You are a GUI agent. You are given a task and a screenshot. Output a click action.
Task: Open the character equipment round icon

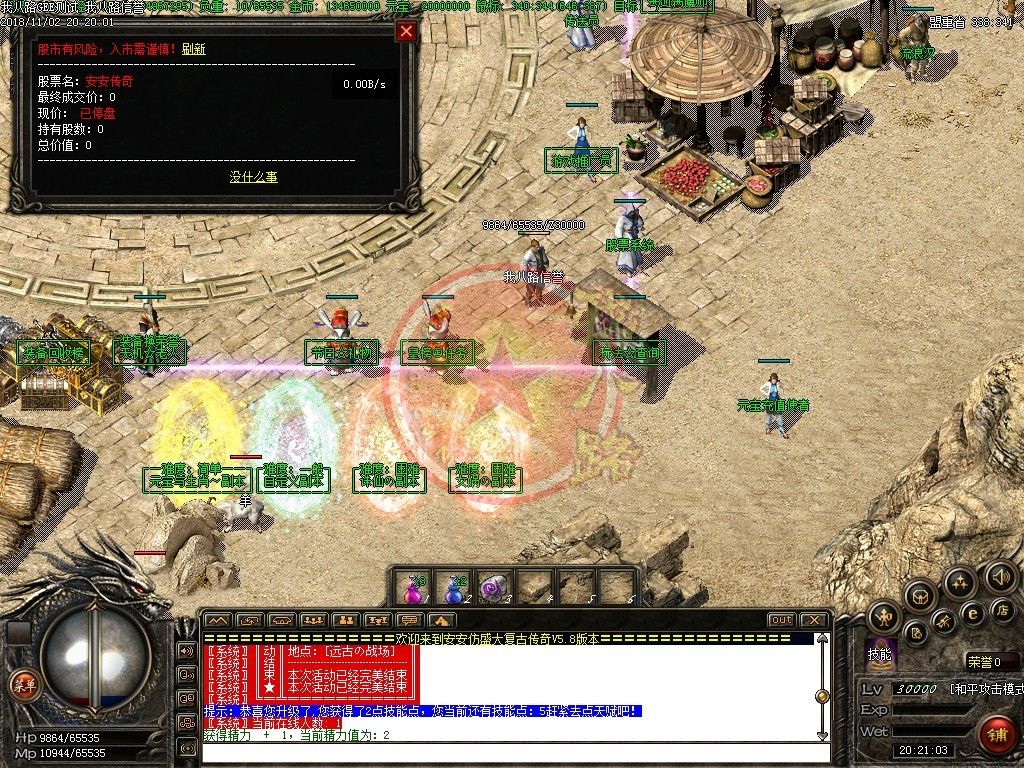click(884, 617)
